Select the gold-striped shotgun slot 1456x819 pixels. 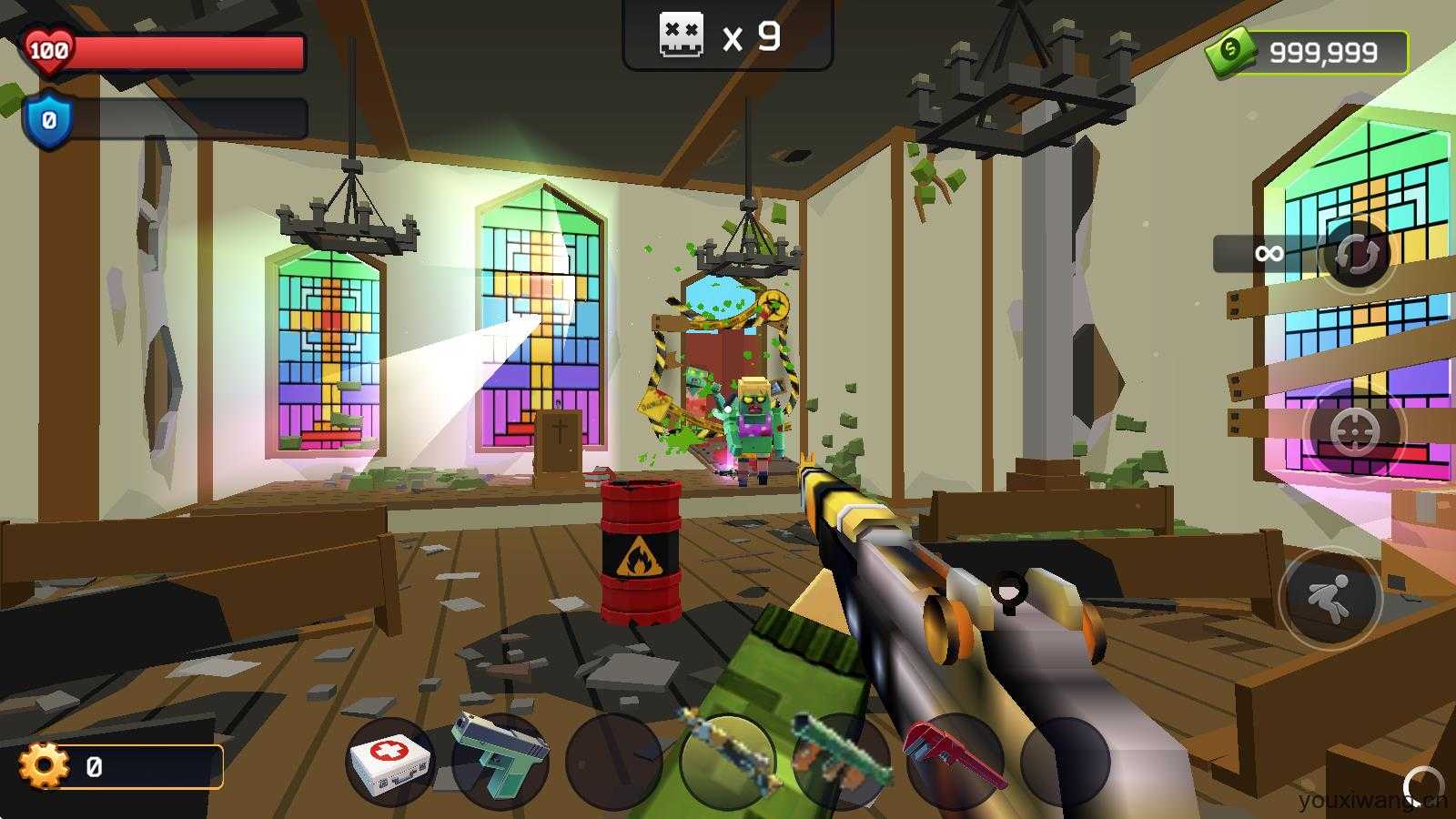(728, 761)
